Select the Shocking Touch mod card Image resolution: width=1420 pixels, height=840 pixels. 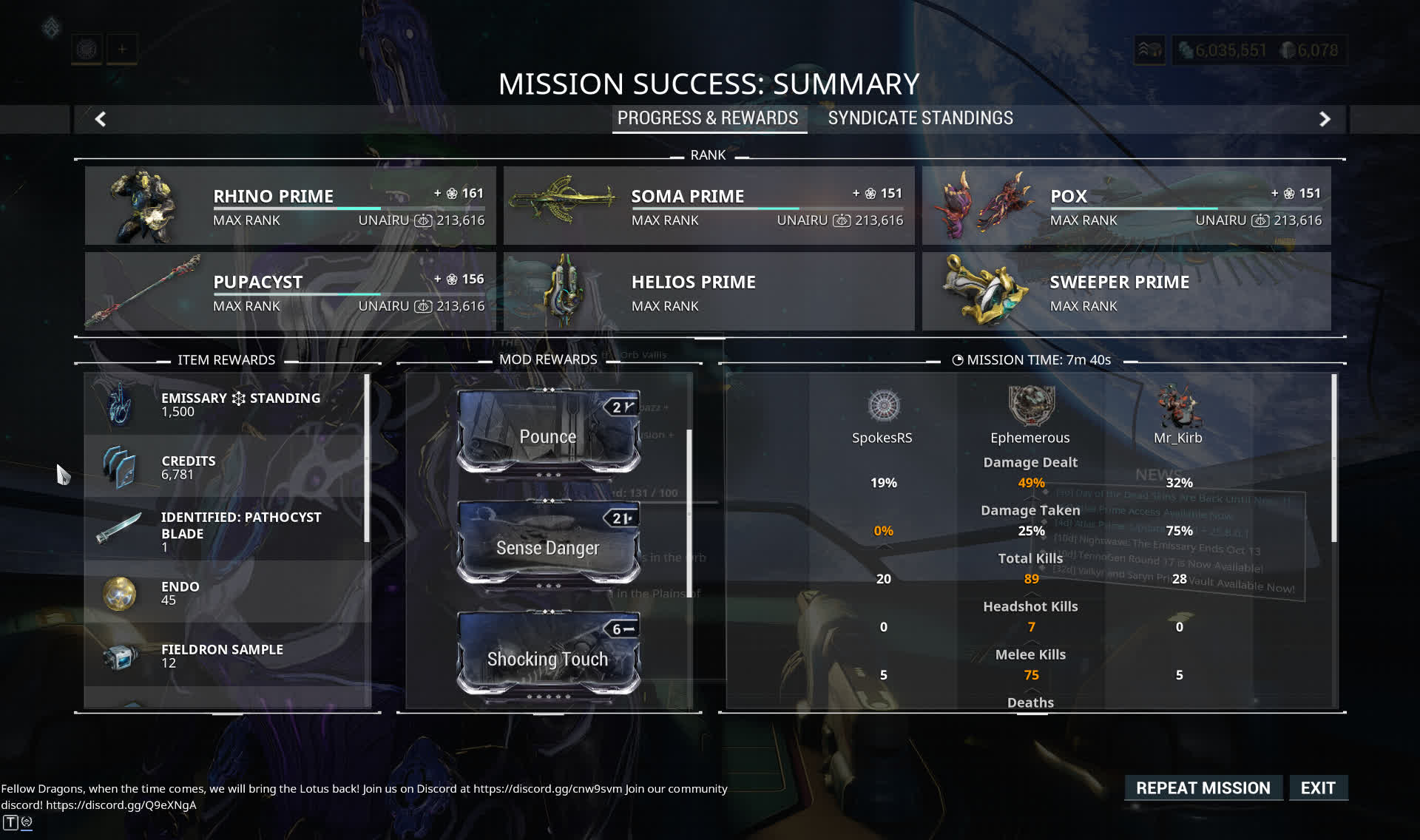[548, 656]
